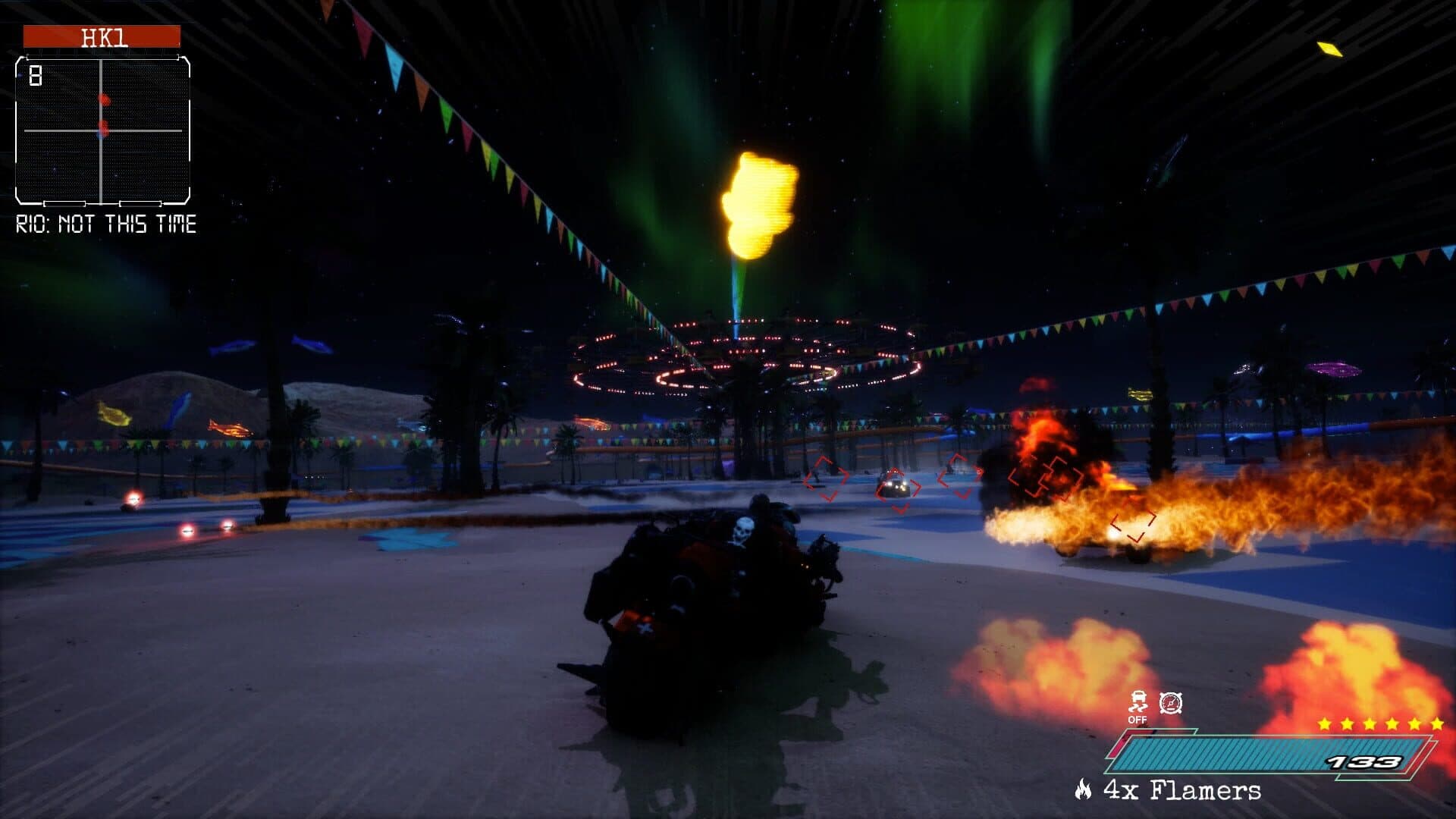Select the 4x Flamers weapon flame icon
The image size is (1456, 819).
(1083, 789)
